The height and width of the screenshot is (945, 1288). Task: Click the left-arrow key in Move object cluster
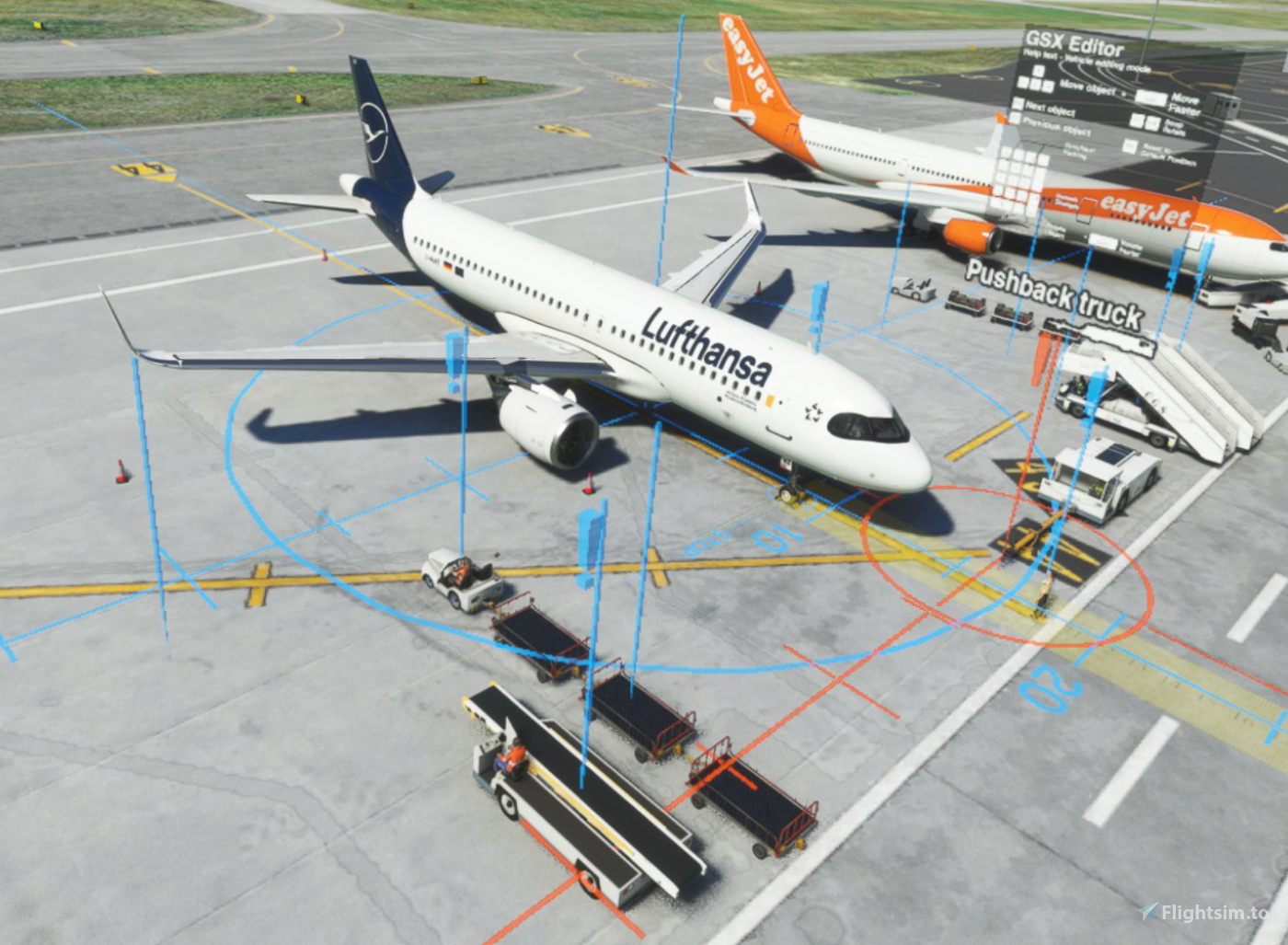pyautogui.click(x=1022, y=83)
